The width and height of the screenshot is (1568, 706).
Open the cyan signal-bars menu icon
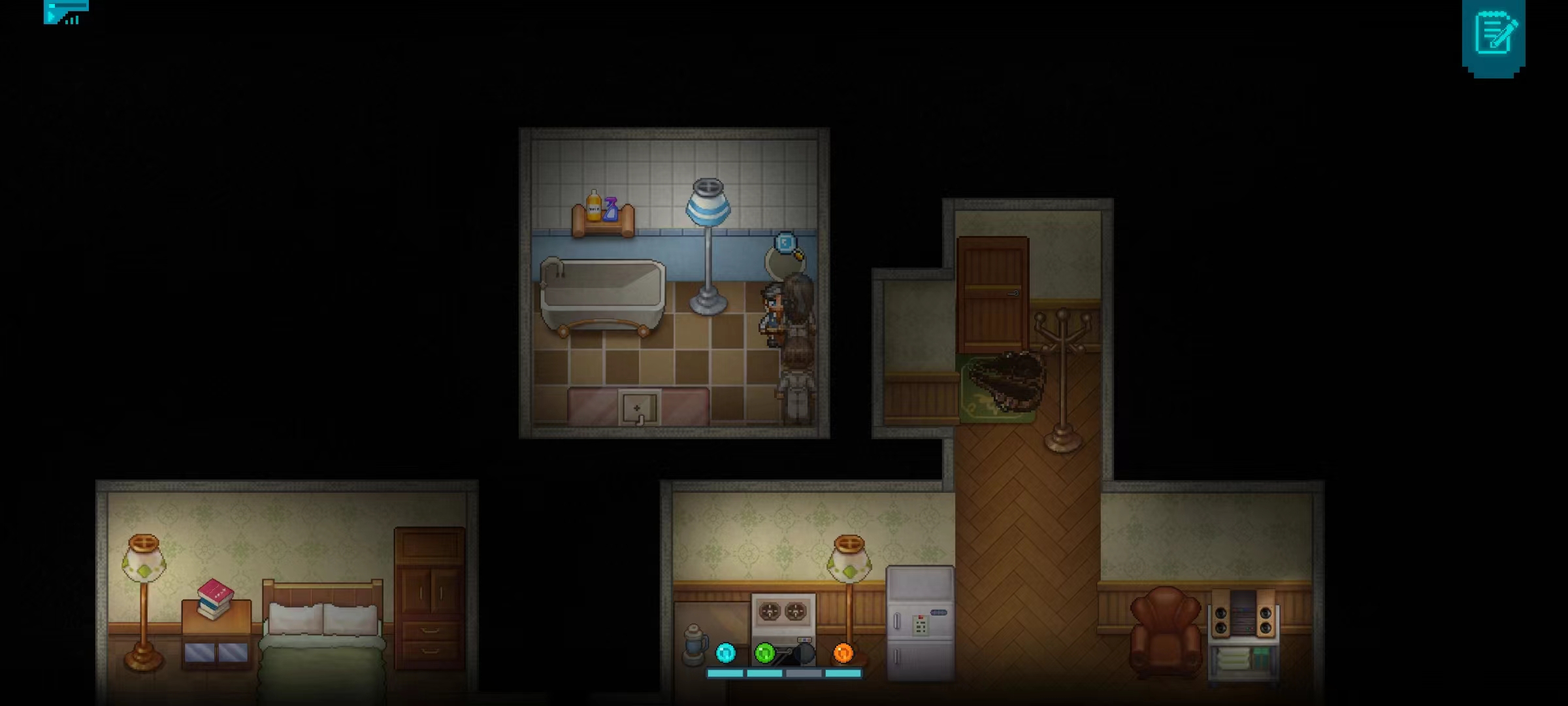tap(65, 12)
